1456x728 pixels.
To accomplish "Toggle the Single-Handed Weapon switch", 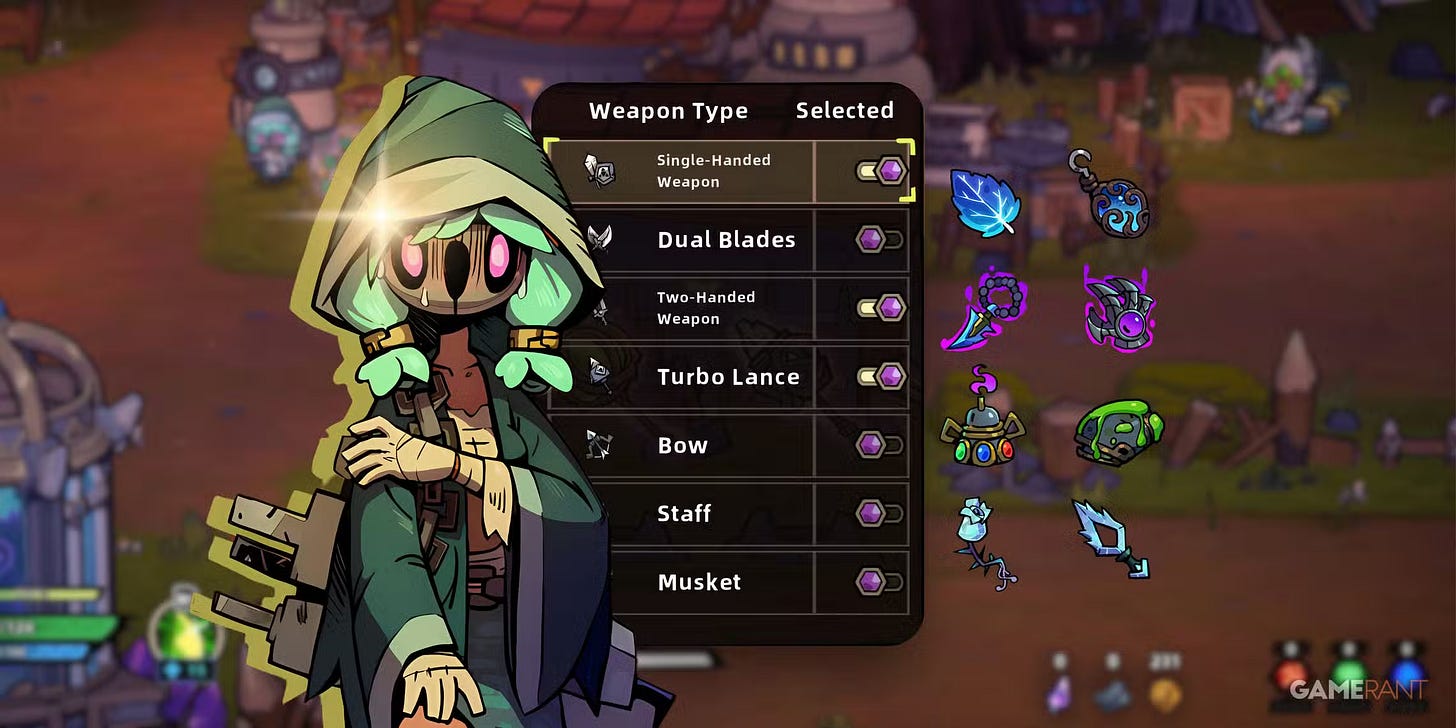I will click(881, 171).
